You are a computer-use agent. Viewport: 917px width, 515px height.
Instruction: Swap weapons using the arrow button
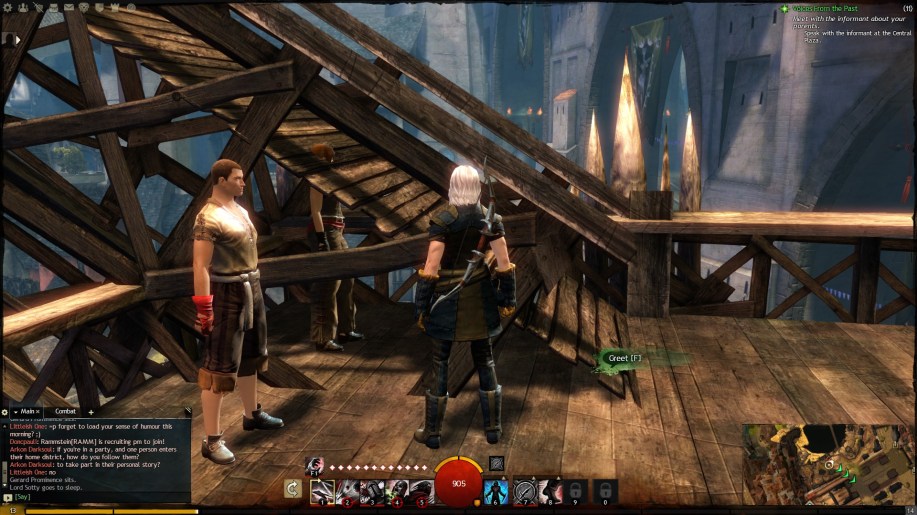click(293, 489)
